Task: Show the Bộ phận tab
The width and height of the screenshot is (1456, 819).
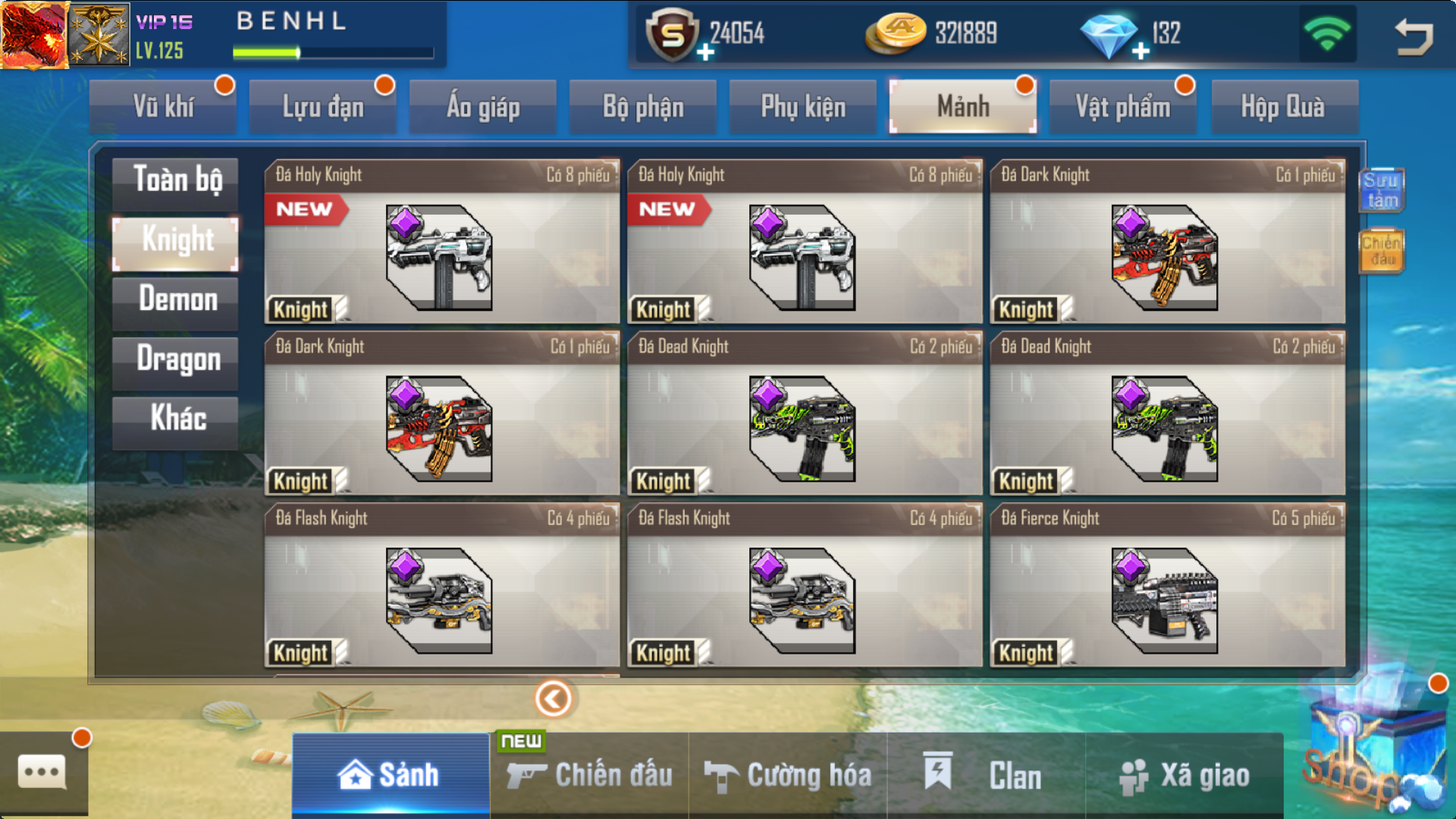Action: pos(643,107)
